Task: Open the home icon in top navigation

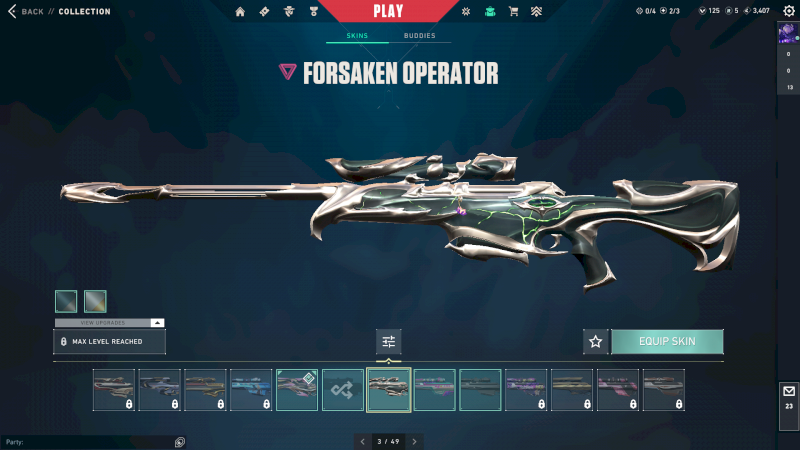Action: [x=240, y=12]
